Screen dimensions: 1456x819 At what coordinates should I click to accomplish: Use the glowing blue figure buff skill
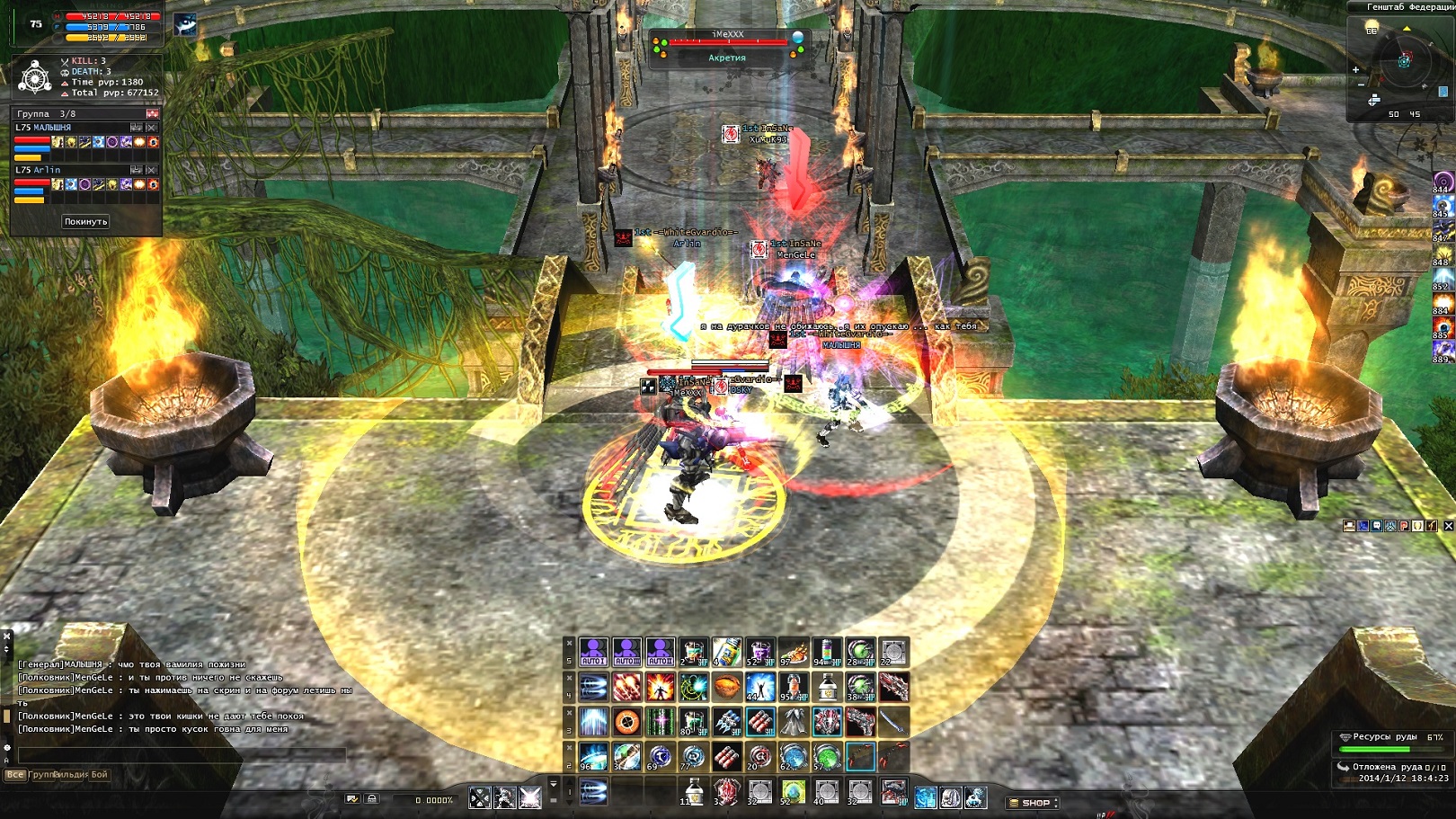759,688
